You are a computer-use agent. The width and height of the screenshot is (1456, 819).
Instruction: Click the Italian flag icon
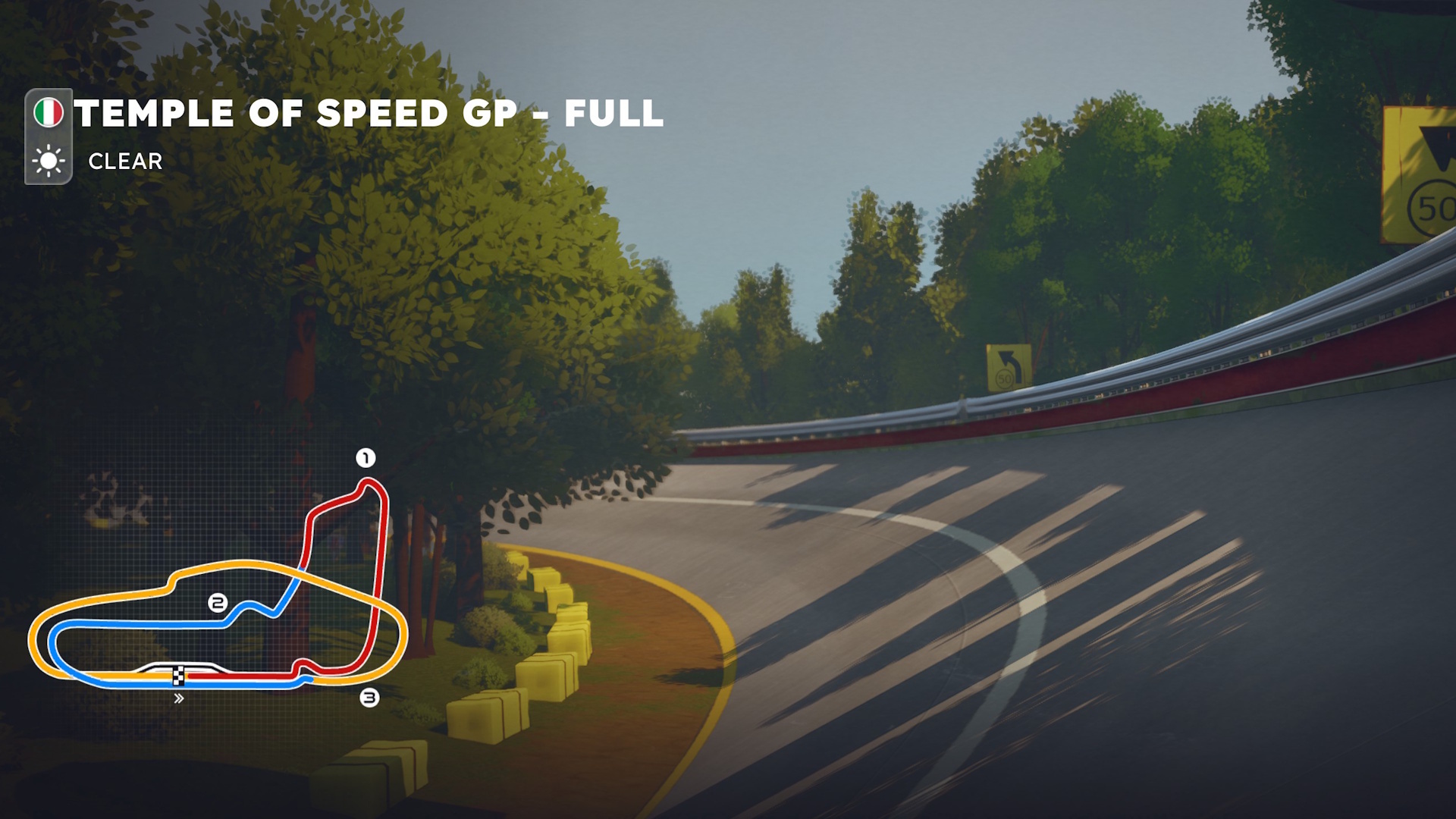(x=49, y=113)
